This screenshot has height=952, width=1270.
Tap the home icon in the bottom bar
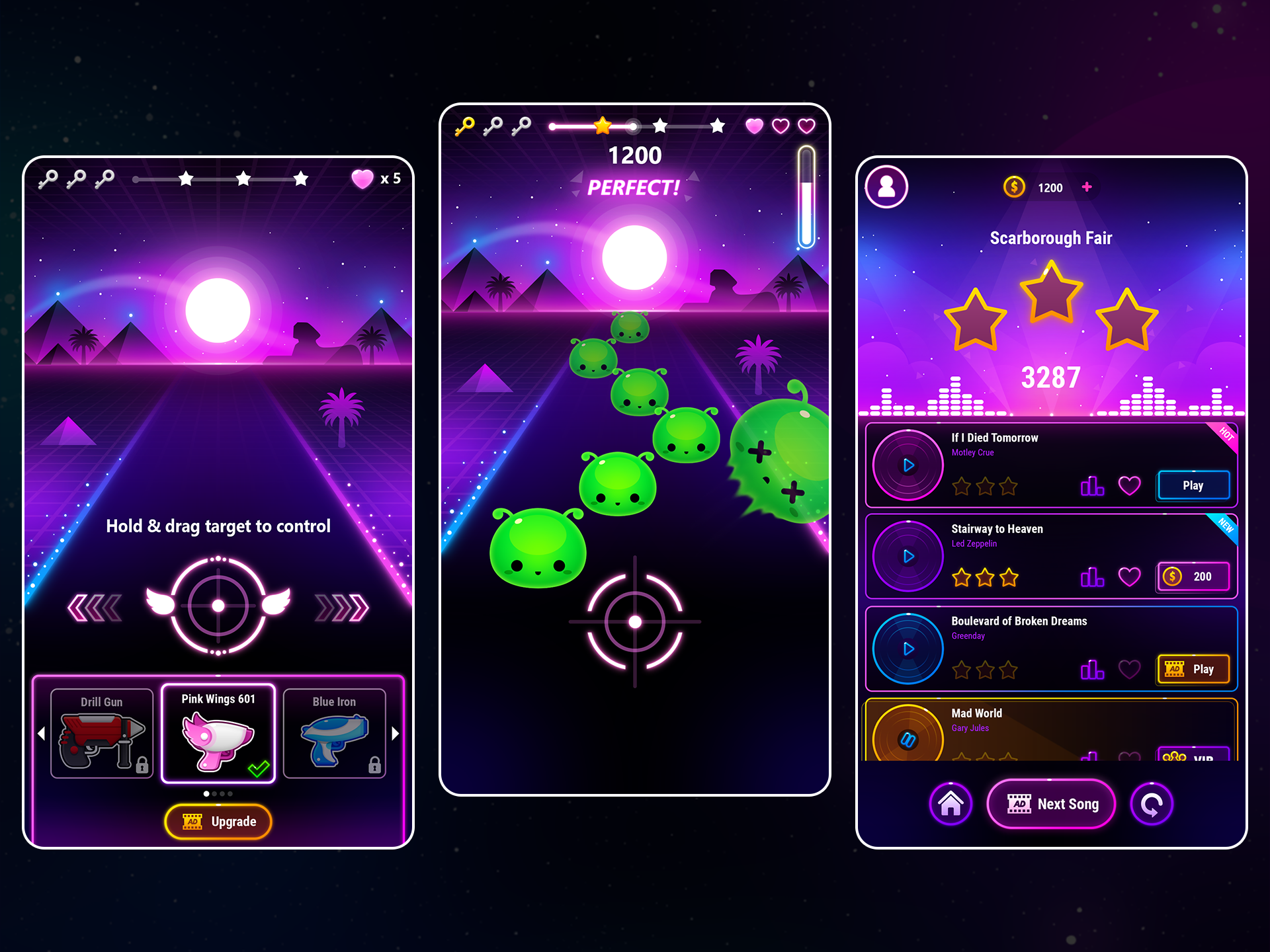click(x=951, y=804)
